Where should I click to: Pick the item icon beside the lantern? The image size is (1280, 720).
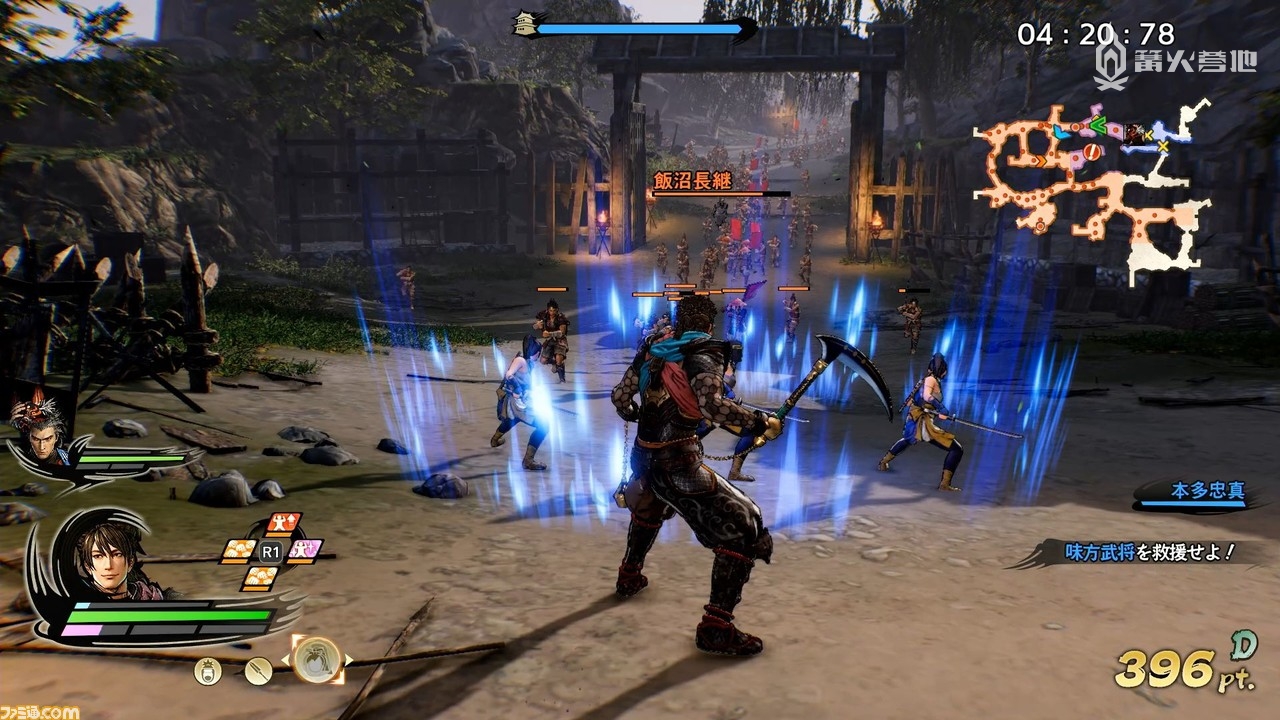tap(258, 671)
